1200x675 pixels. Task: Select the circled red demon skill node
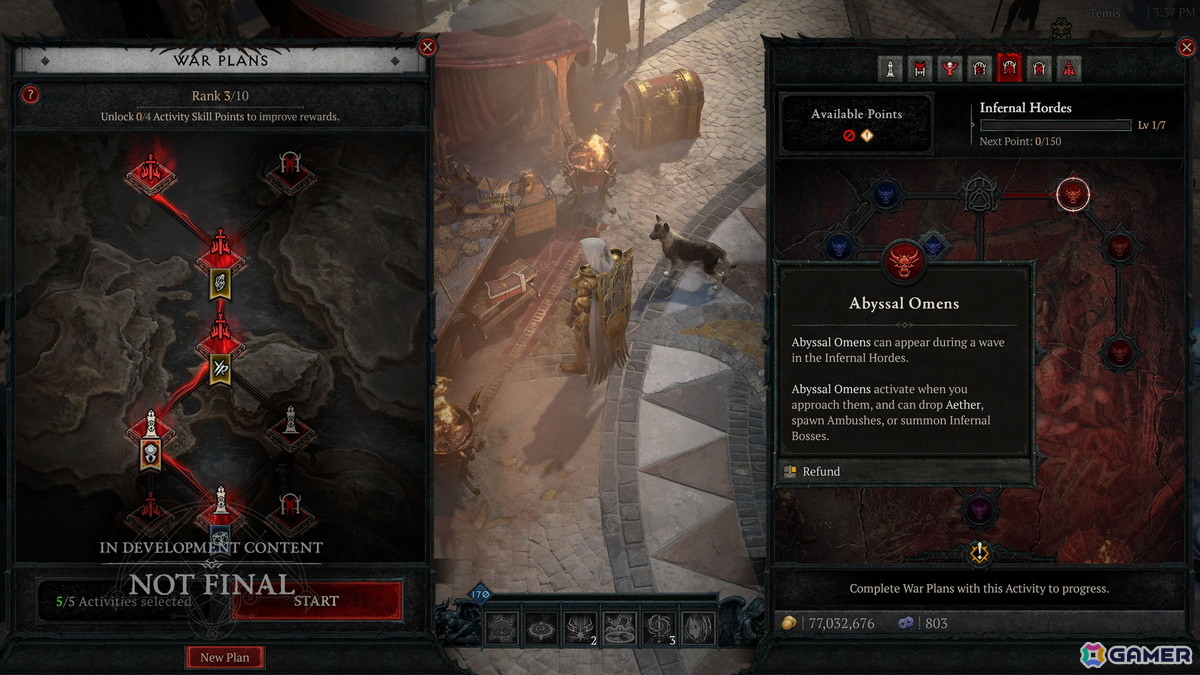(1073, 194)
